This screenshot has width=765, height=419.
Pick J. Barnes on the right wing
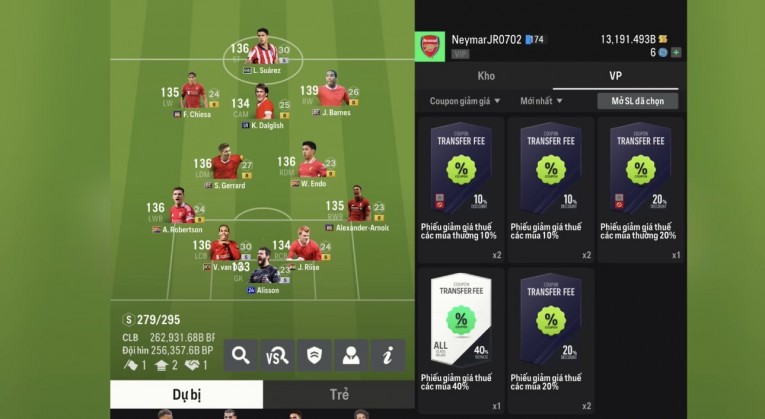pyautogui.click(x=334, y=96)
